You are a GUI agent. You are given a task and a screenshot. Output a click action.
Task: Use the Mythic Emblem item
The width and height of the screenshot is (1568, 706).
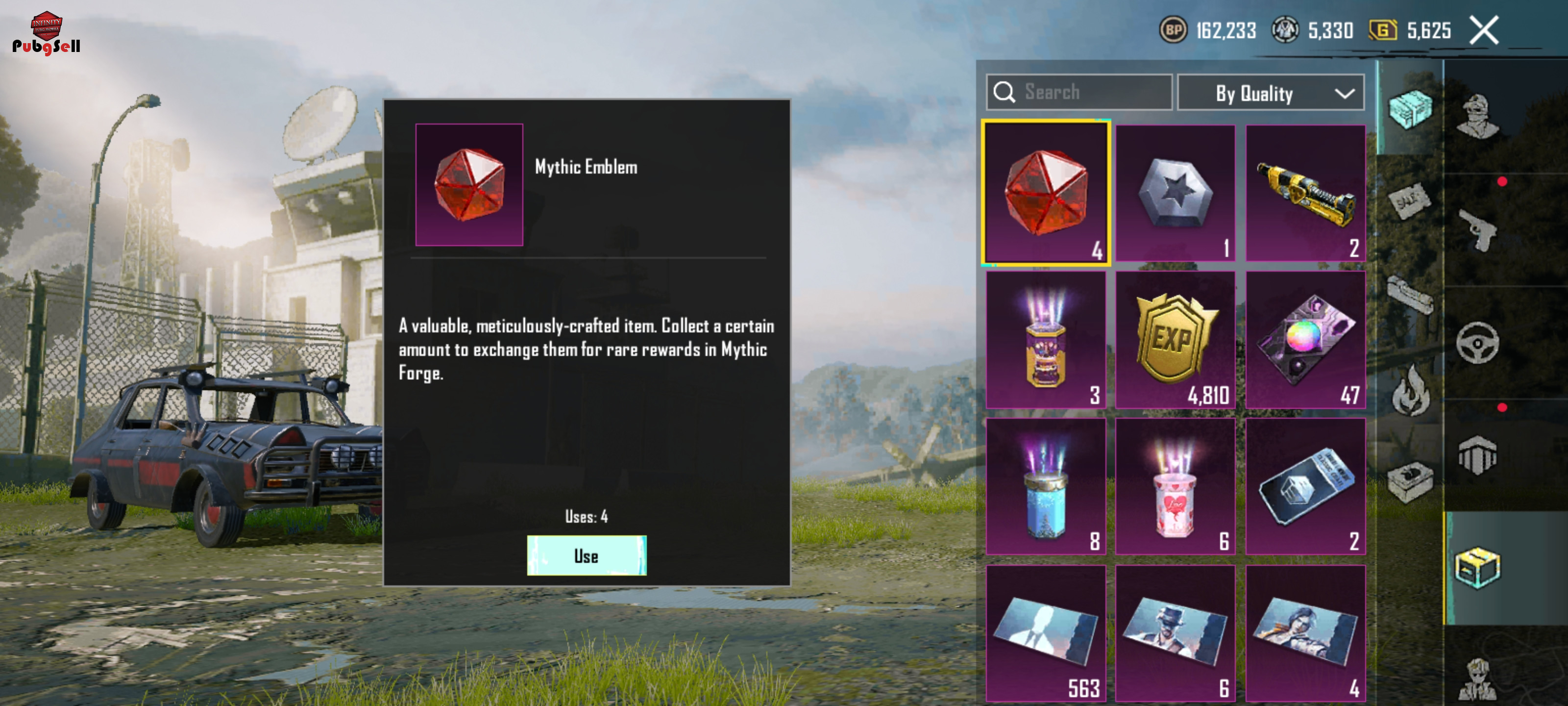click(586, 555)
